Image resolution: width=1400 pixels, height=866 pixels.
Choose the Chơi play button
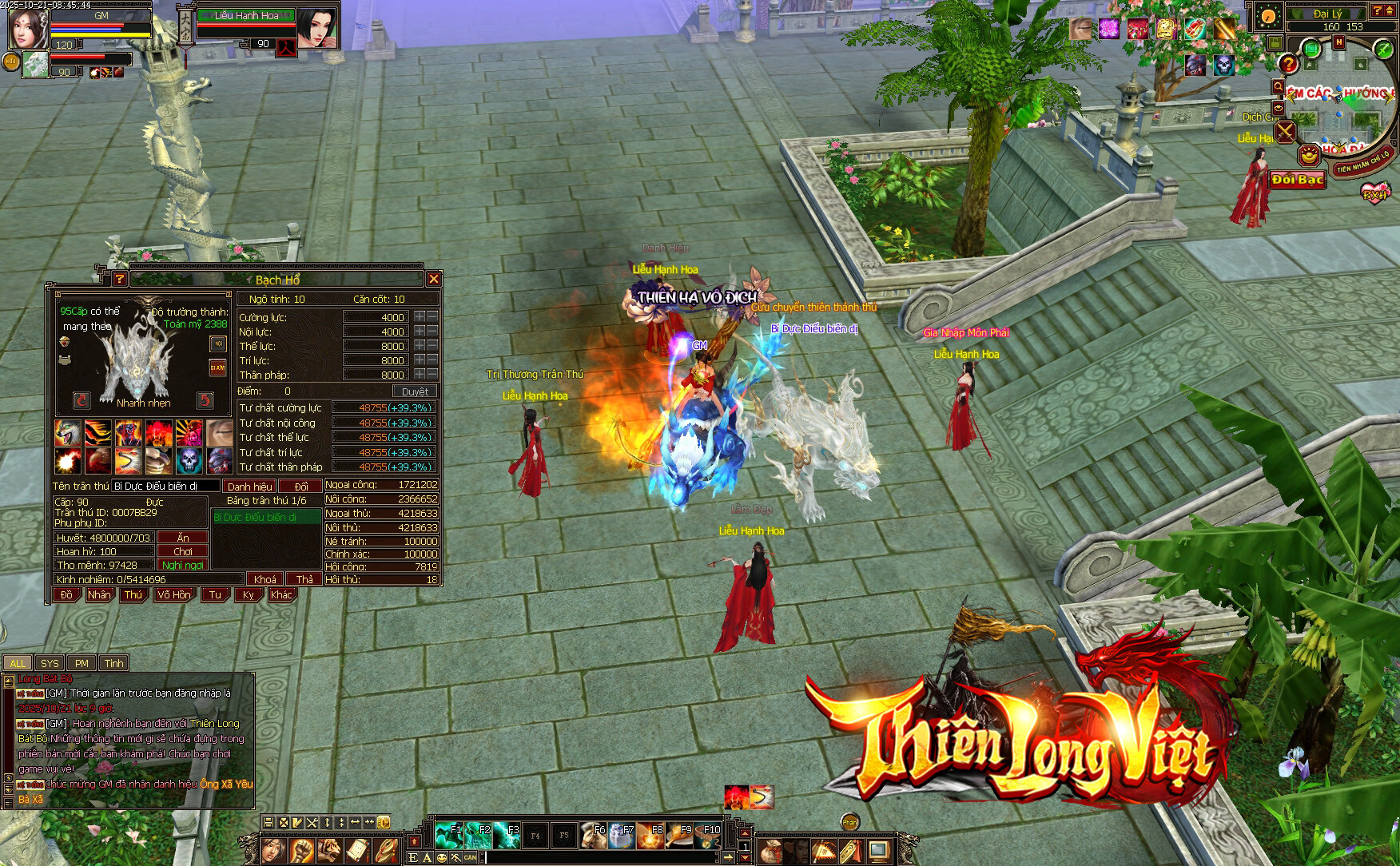[183, 551]
